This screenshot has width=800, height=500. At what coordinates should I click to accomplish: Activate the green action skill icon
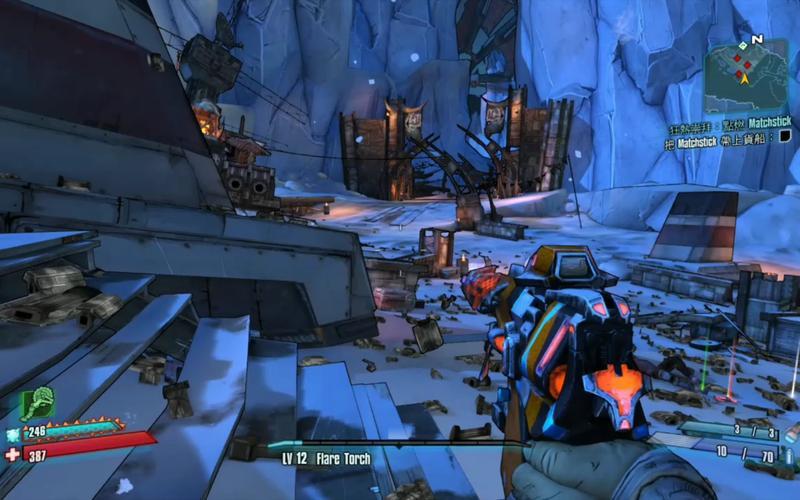click(x=37, y=405)
